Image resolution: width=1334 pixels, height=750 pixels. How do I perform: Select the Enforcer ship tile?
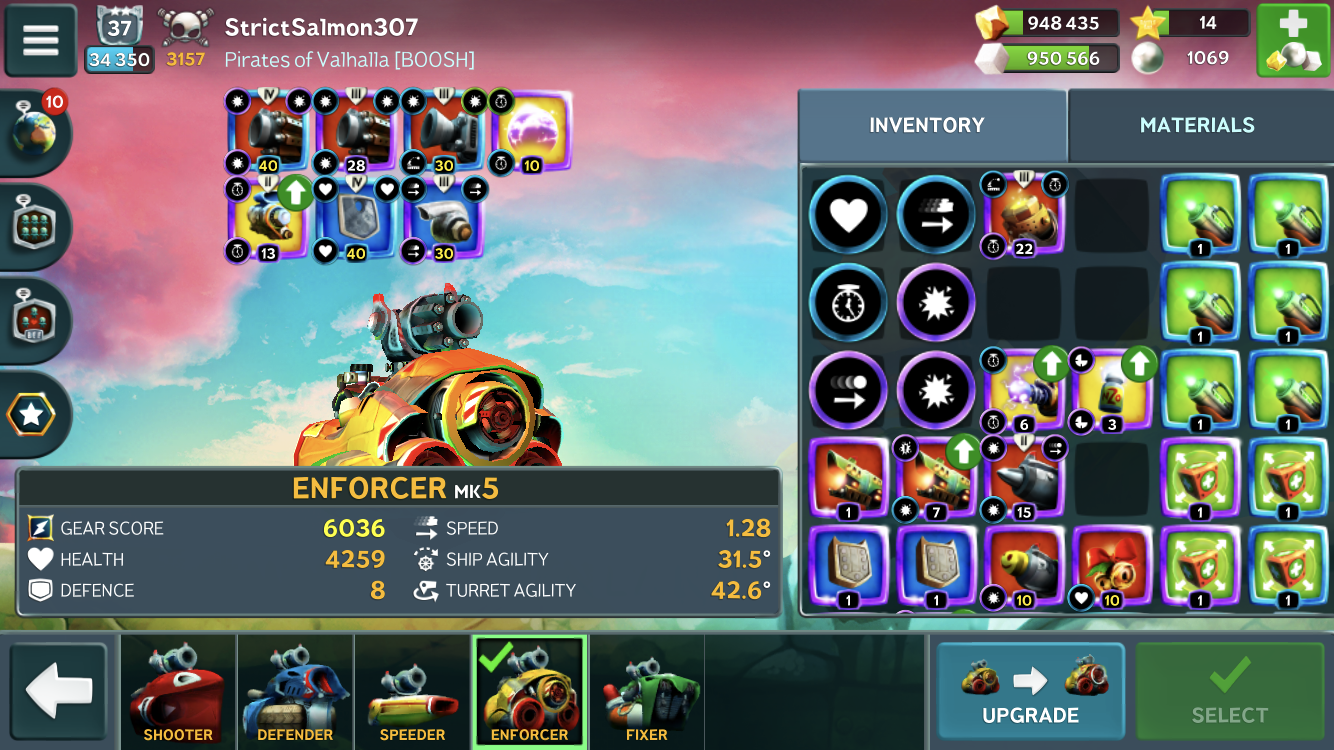coord(529,691)
